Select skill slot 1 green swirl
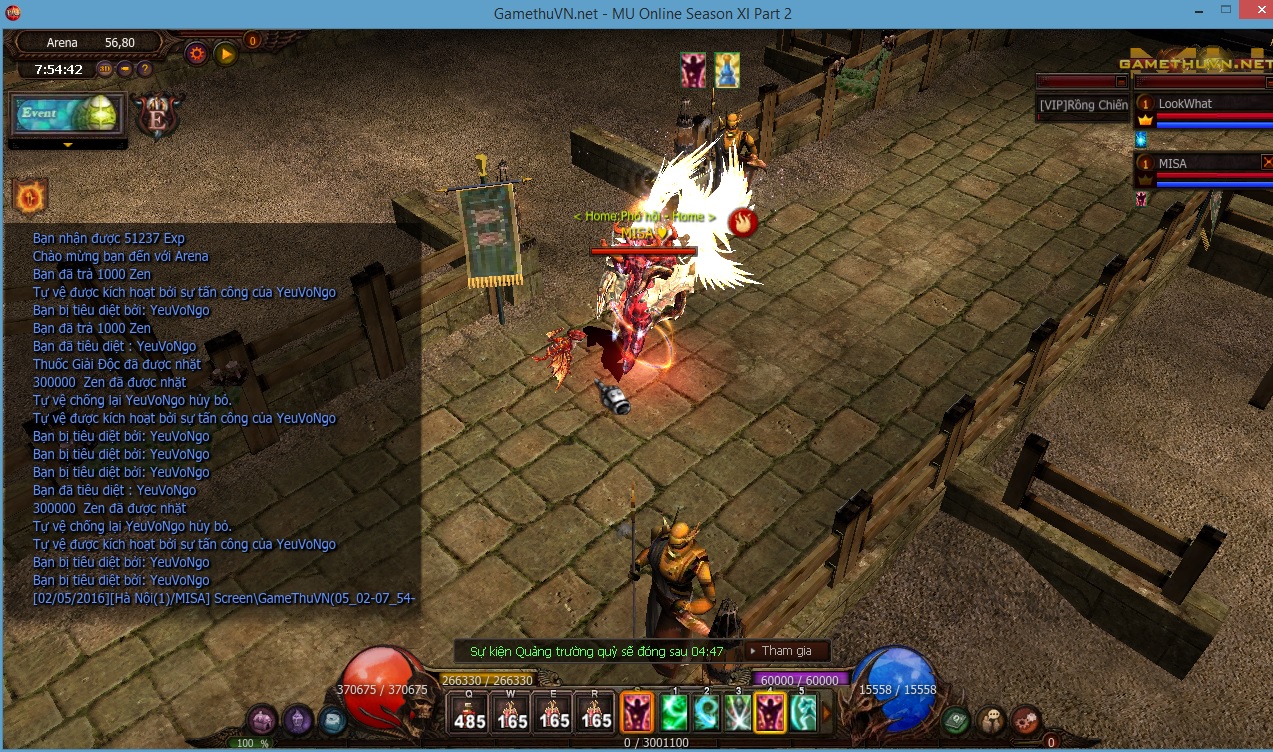The width and height of the screenshot is (1273, 752). point(674,712)
